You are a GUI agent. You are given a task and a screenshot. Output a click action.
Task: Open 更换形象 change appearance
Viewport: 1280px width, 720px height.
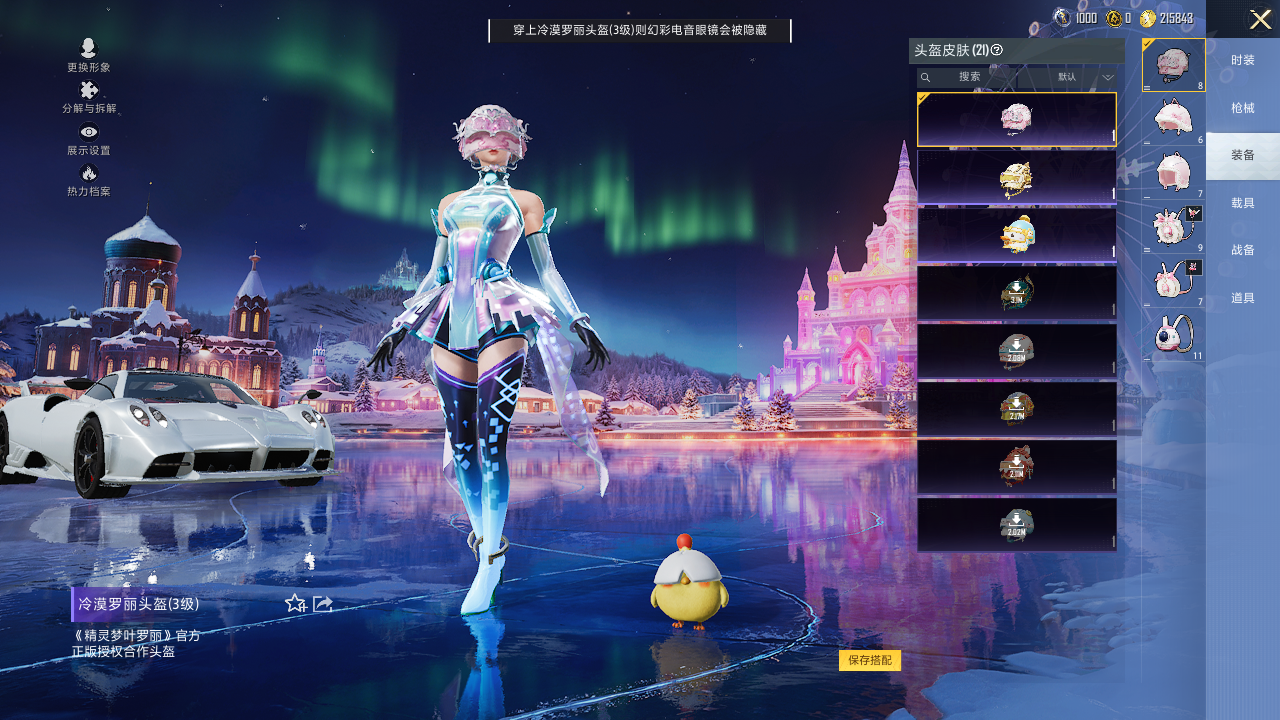click(x=89, y=55)
